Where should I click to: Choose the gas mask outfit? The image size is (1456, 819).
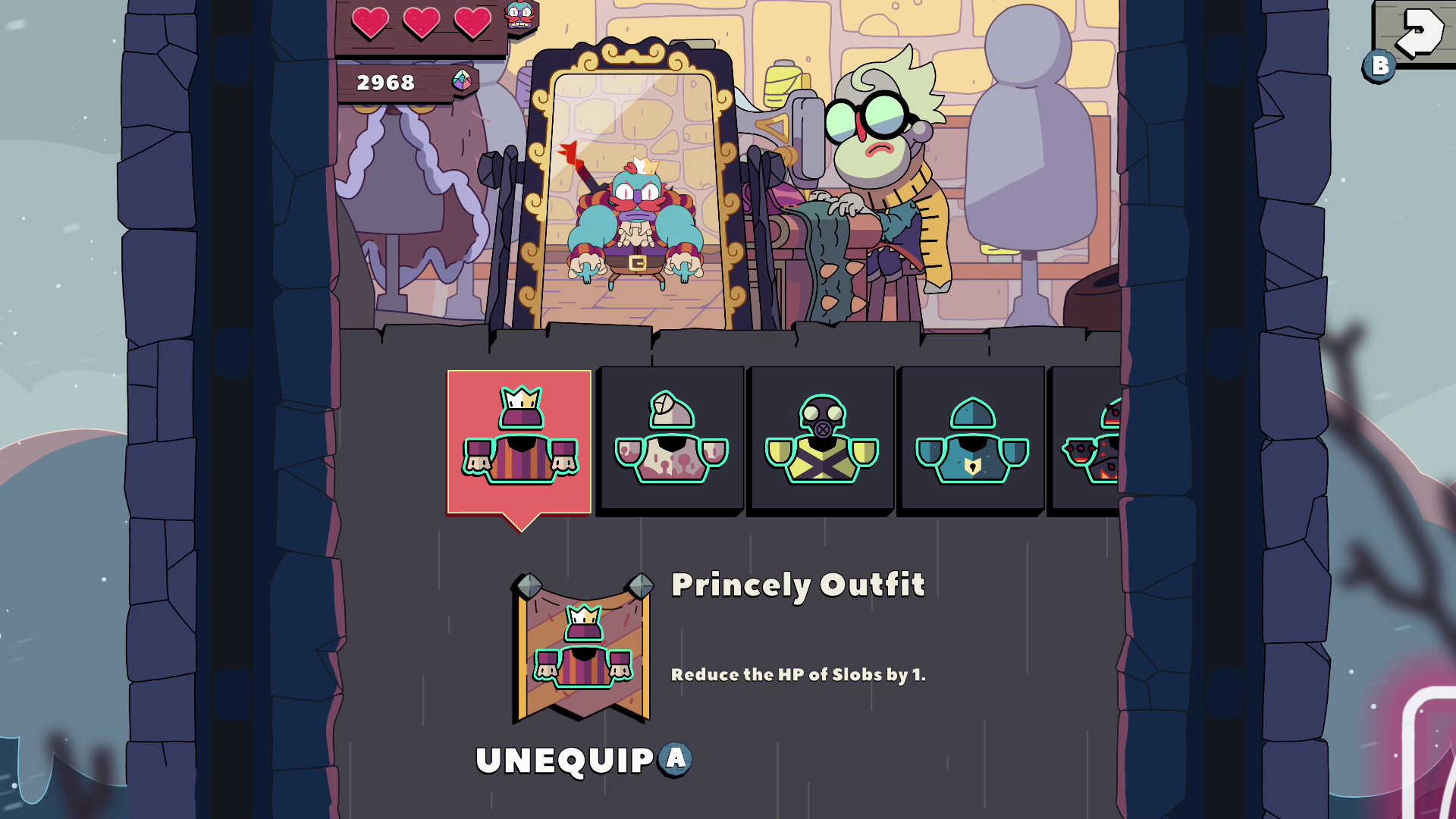coord(821,440)
